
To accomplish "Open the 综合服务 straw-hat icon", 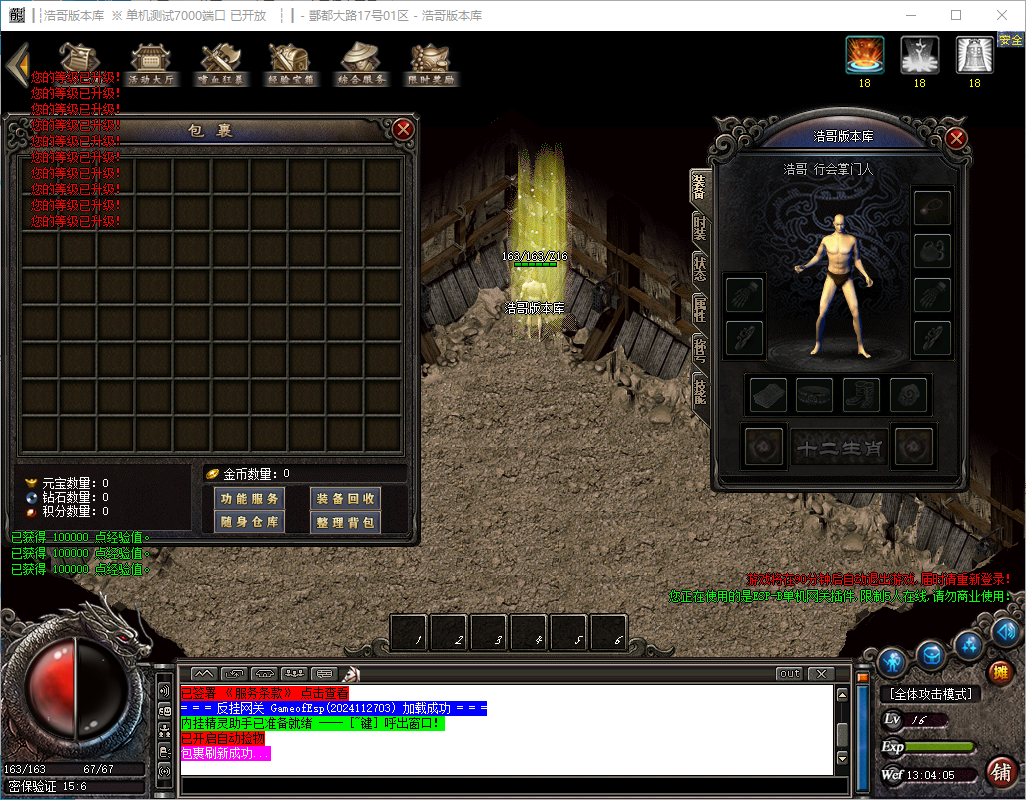I will coord(361,64).
